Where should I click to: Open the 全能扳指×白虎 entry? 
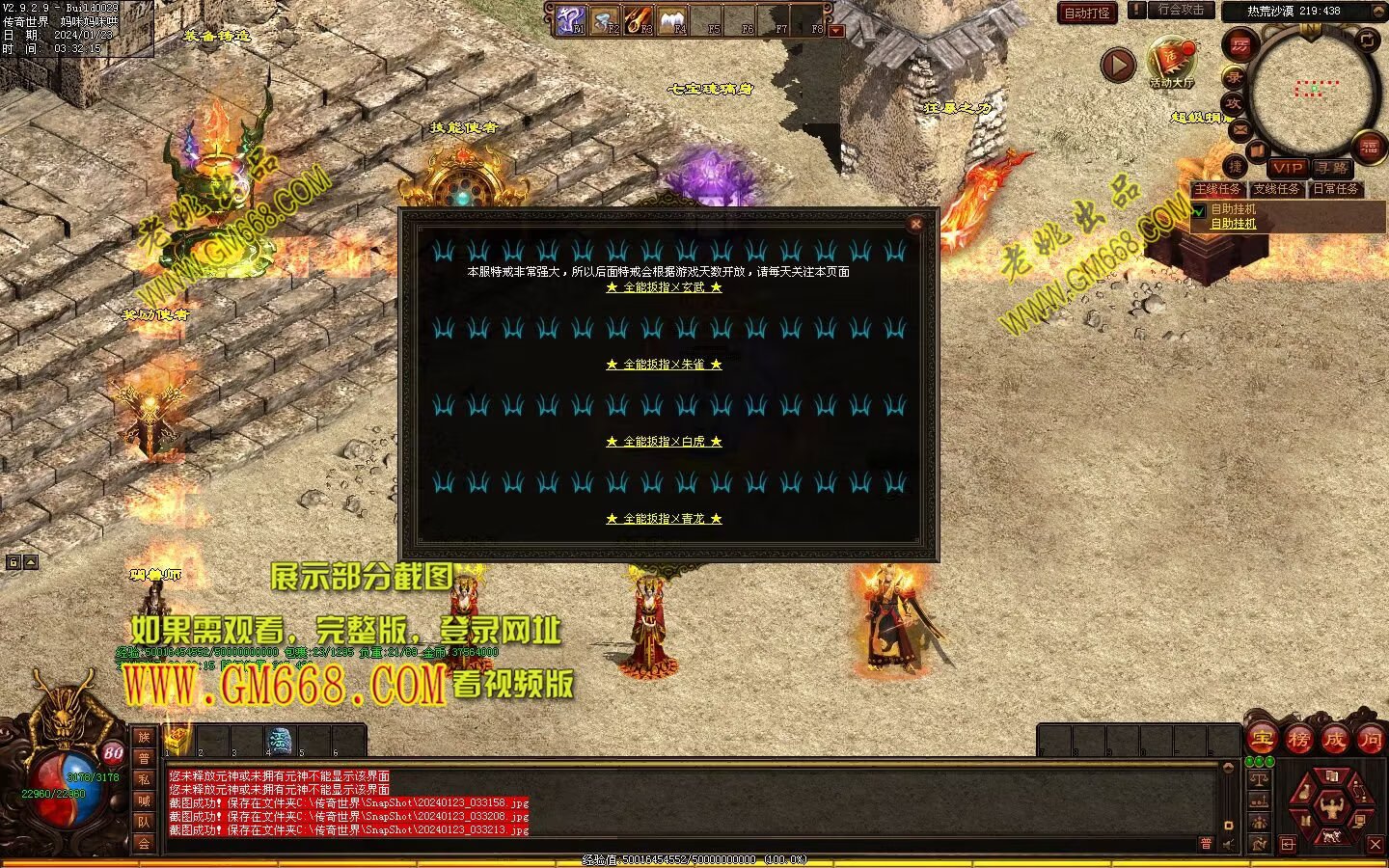point(664,442)
